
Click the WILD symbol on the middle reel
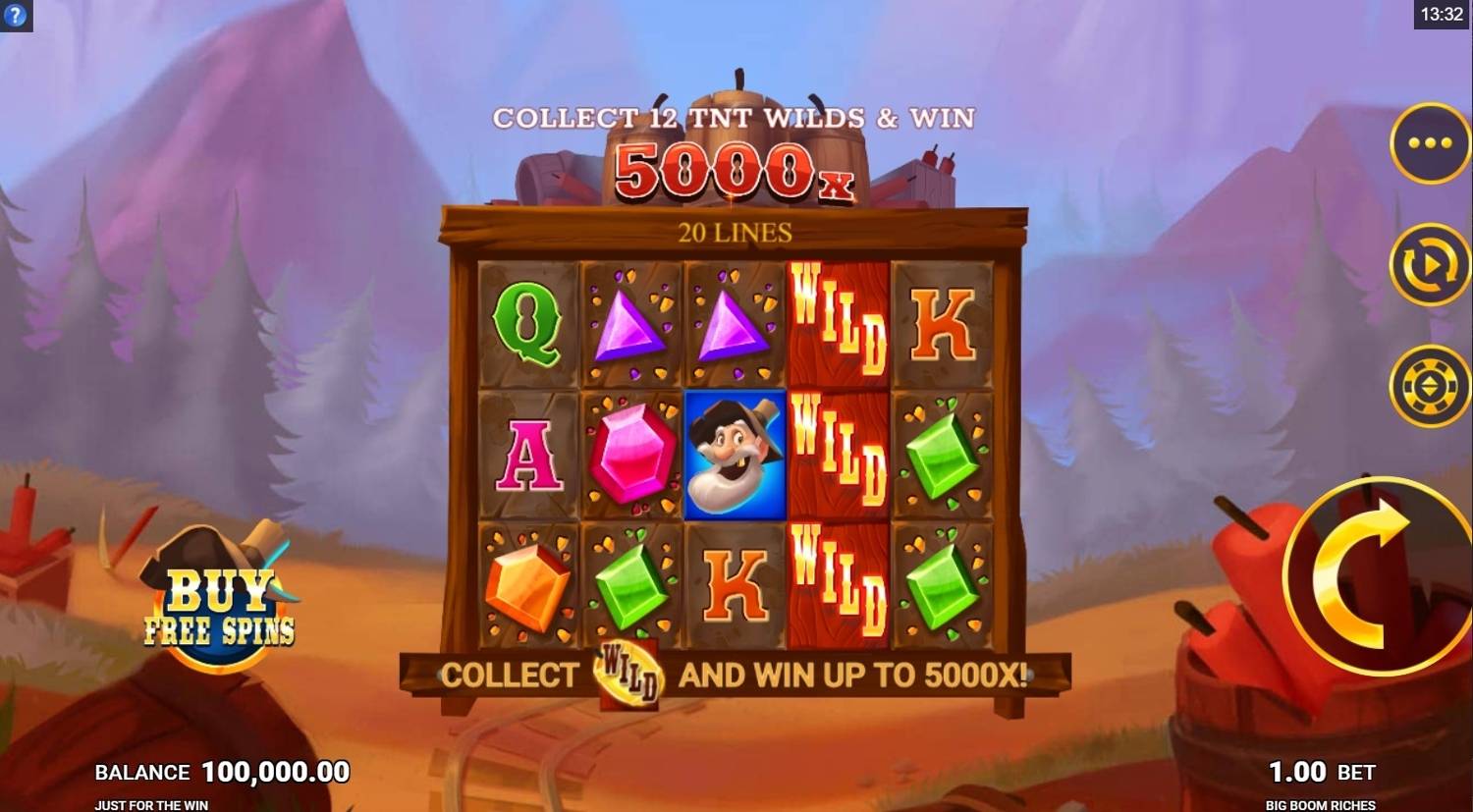click(x=839, y=451)
